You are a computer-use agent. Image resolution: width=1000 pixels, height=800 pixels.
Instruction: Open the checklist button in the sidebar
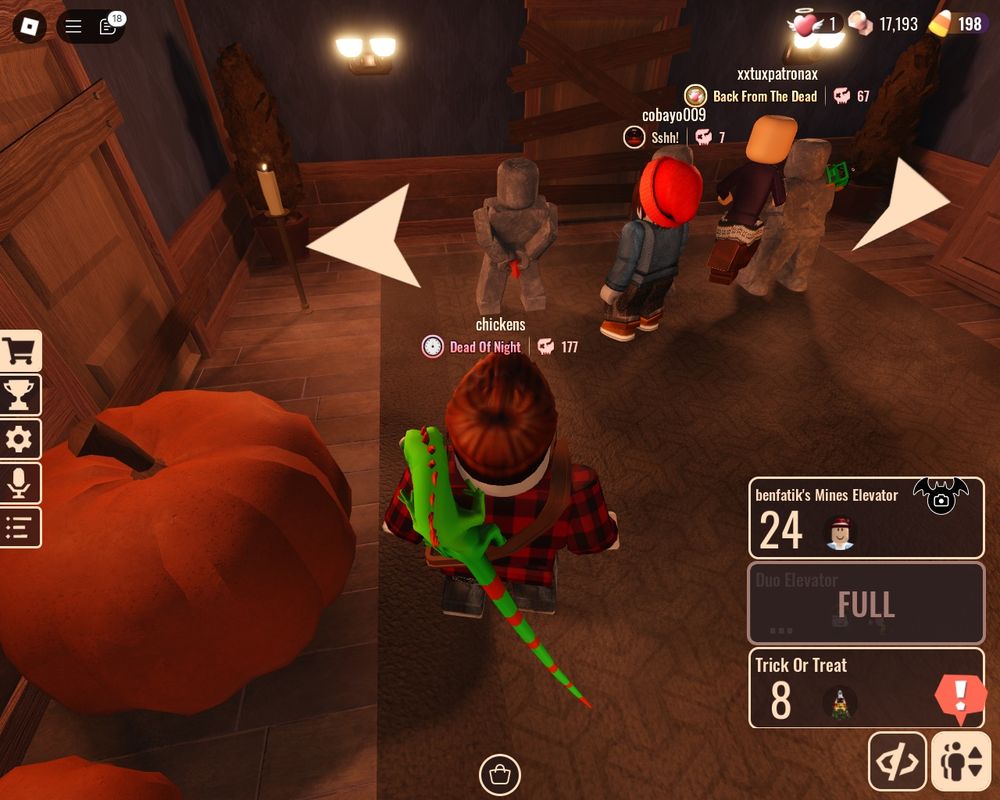[20, 527]
